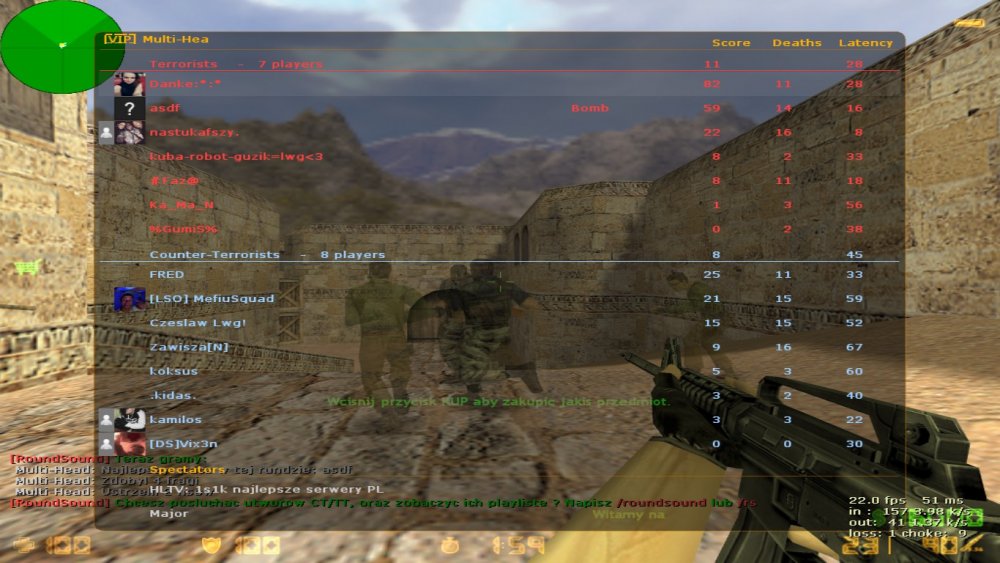1000x563 pixels.
Task: Select the koksus player row
Action: [x=173, y=371]
